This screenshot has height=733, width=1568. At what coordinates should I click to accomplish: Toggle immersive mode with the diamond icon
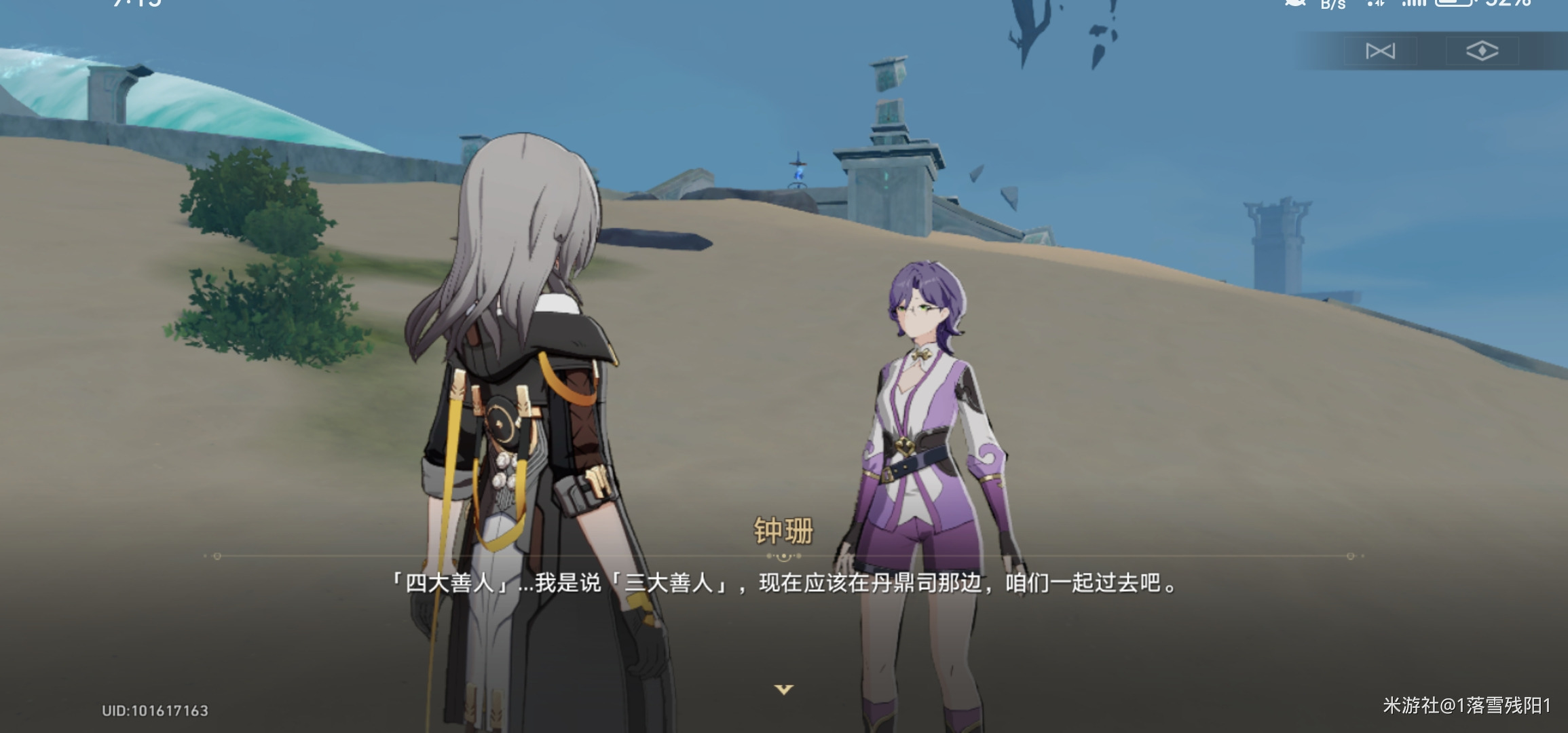pos(1484,49)
